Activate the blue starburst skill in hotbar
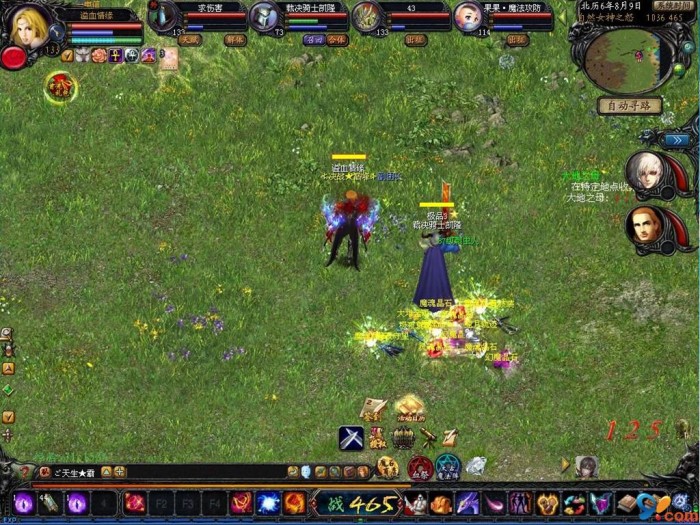700x525 pixels. pos(268,503)
